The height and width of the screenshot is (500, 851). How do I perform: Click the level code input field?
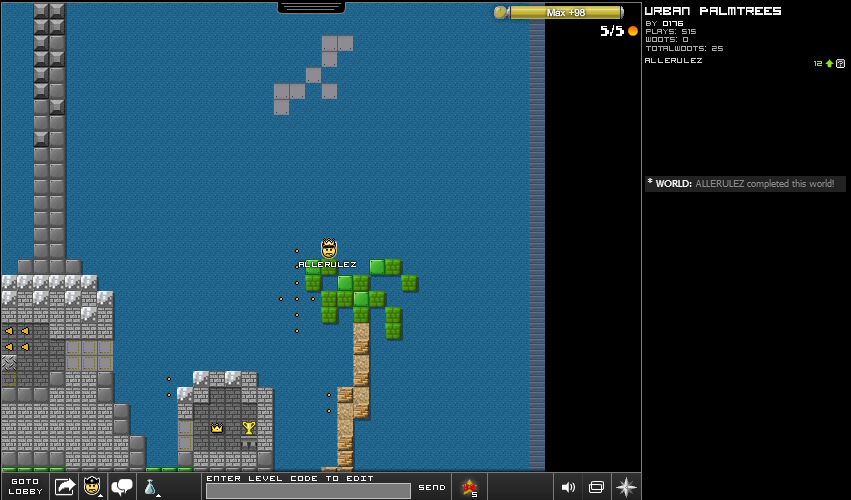click(308, 491)
